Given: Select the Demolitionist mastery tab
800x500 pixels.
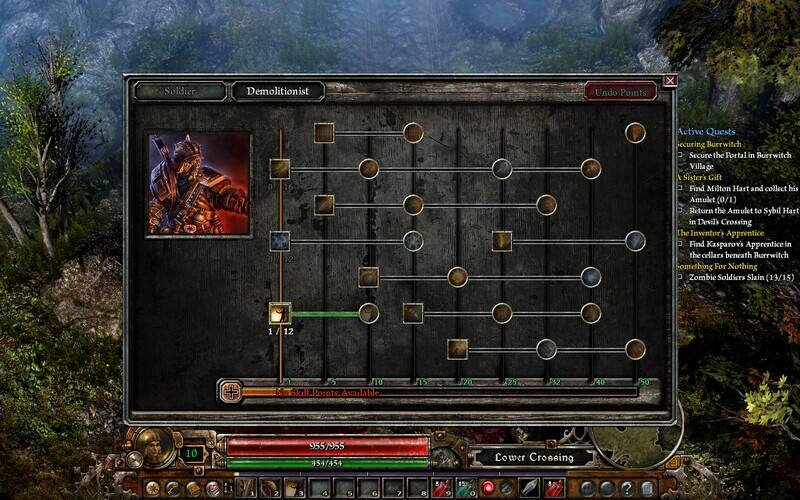Looking at the screenshot, I should point(279,91).
